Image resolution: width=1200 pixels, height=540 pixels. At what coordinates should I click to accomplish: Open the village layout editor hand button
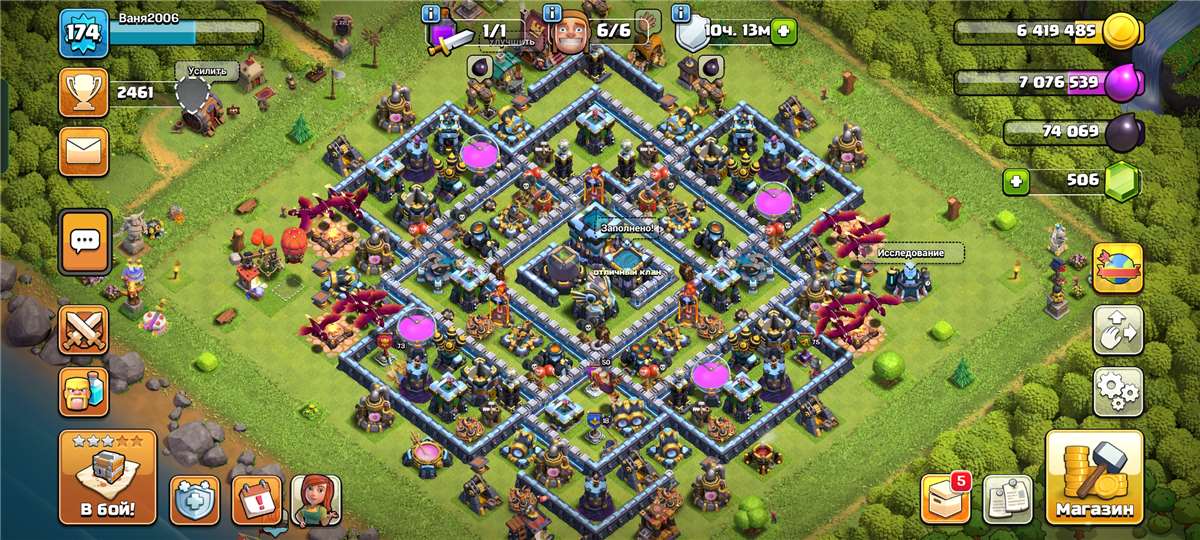pos(1117,329)
